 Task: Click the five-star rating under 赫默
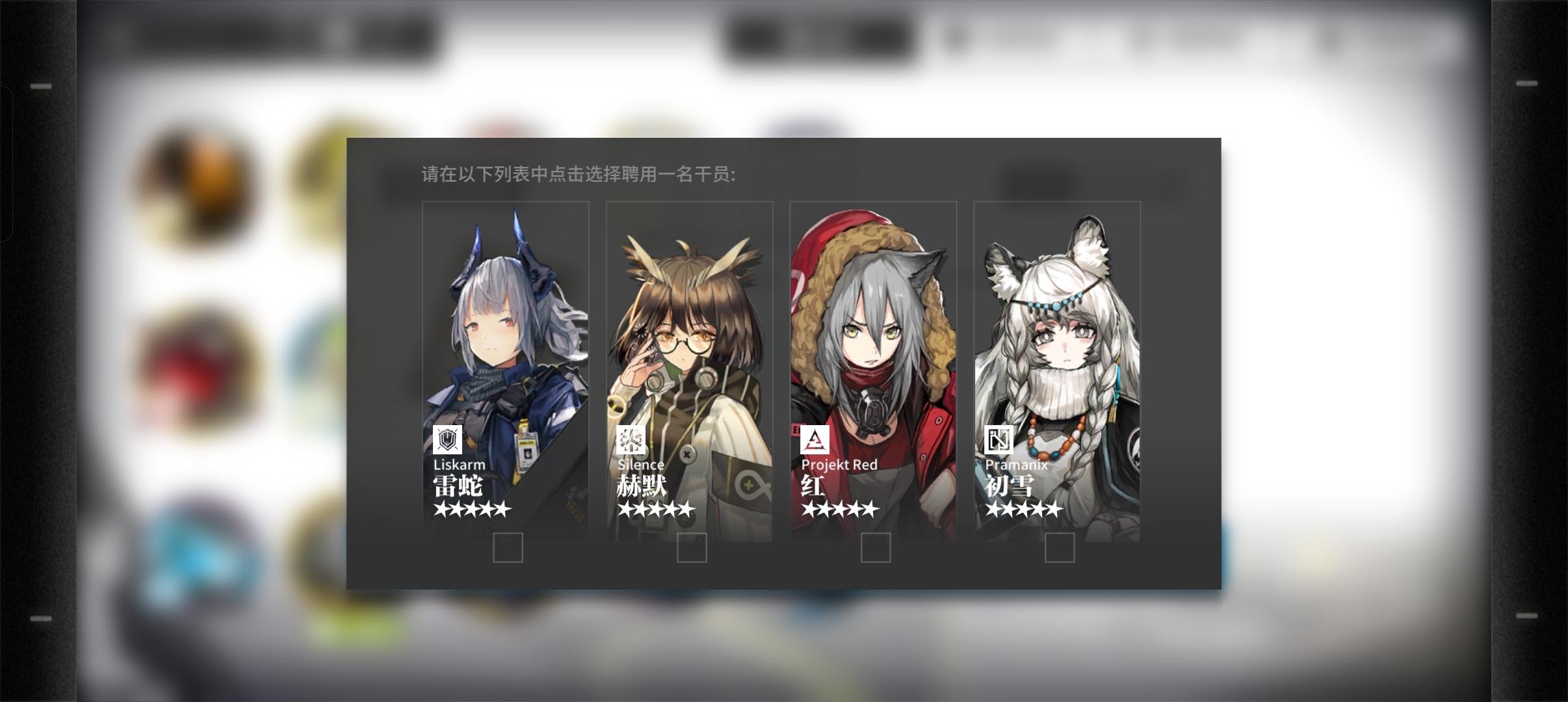655,509
